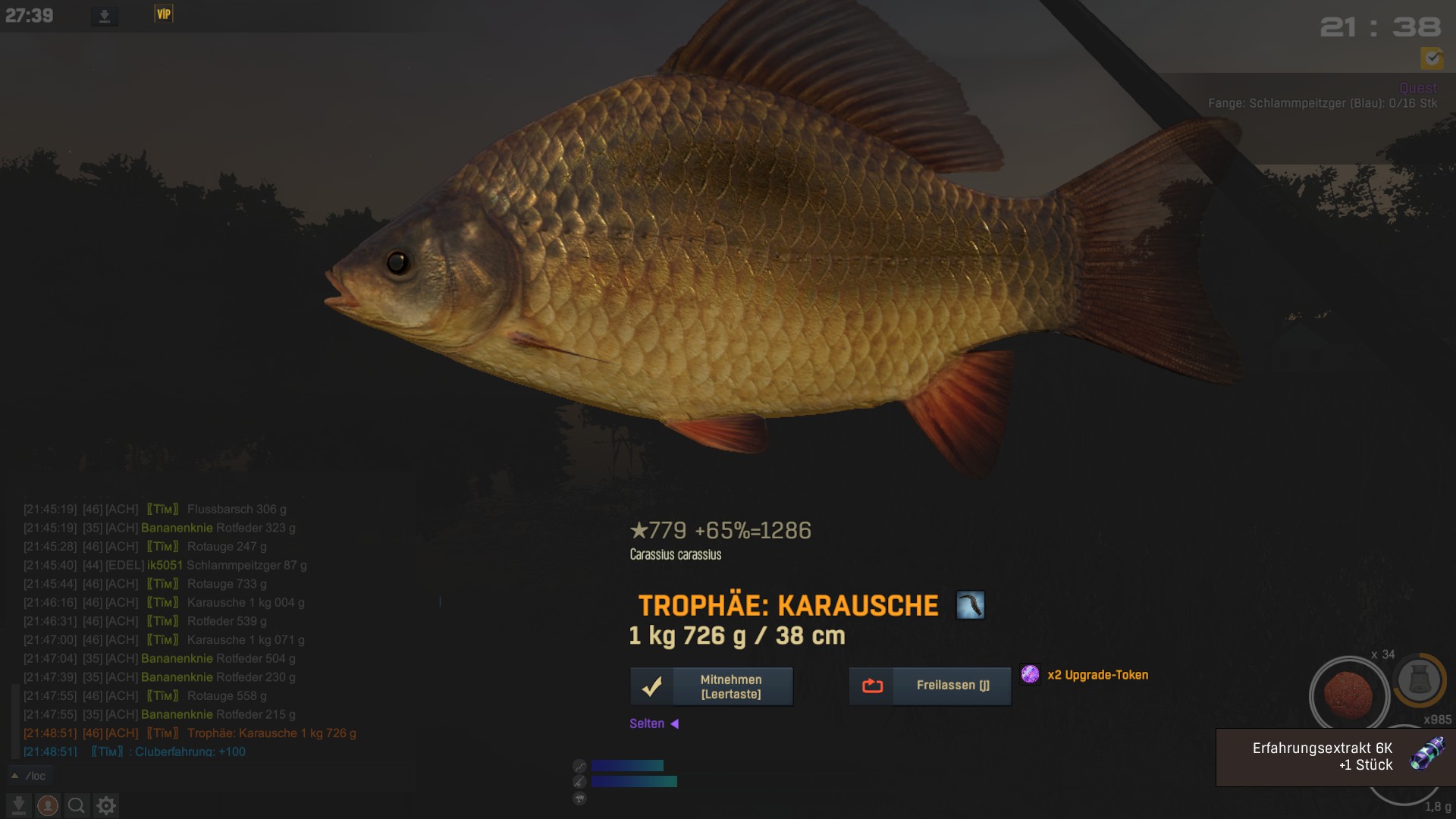
Task: Click the Trophäe: Karausche chat log entry
Action: coord(271,733)
